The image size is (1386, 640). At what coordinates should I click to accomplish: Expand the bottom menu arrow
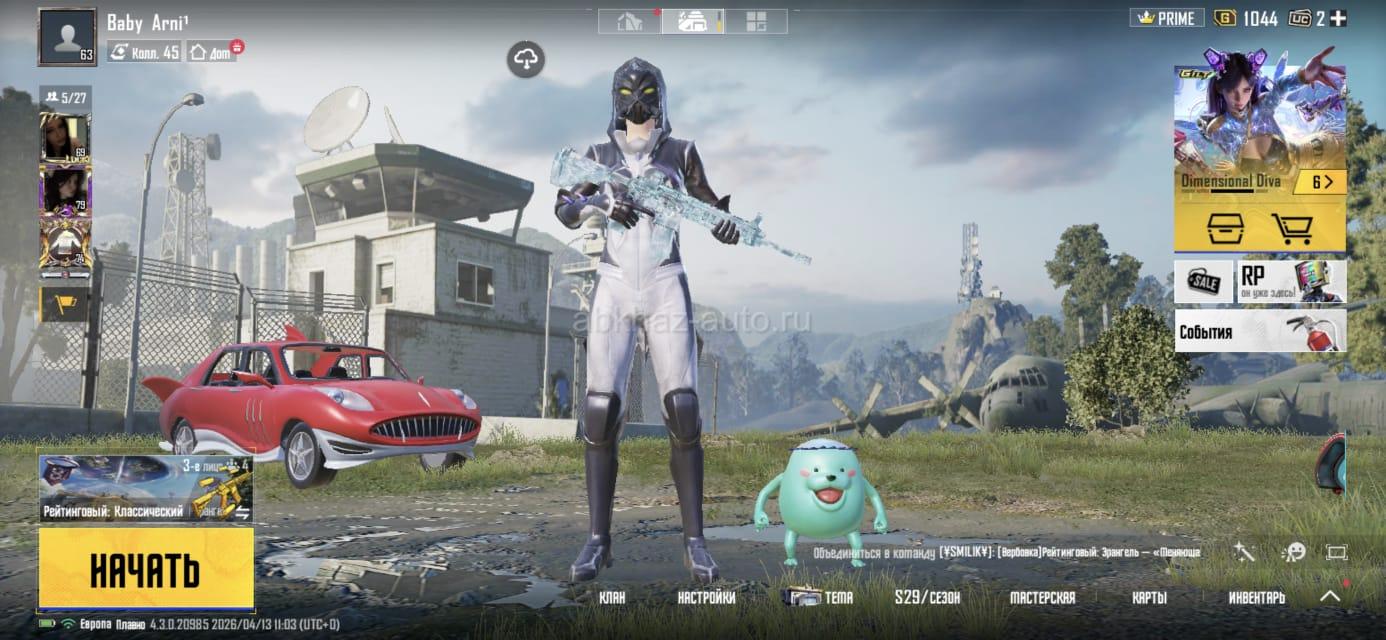pyautogui.click(x=1329, y=596)
